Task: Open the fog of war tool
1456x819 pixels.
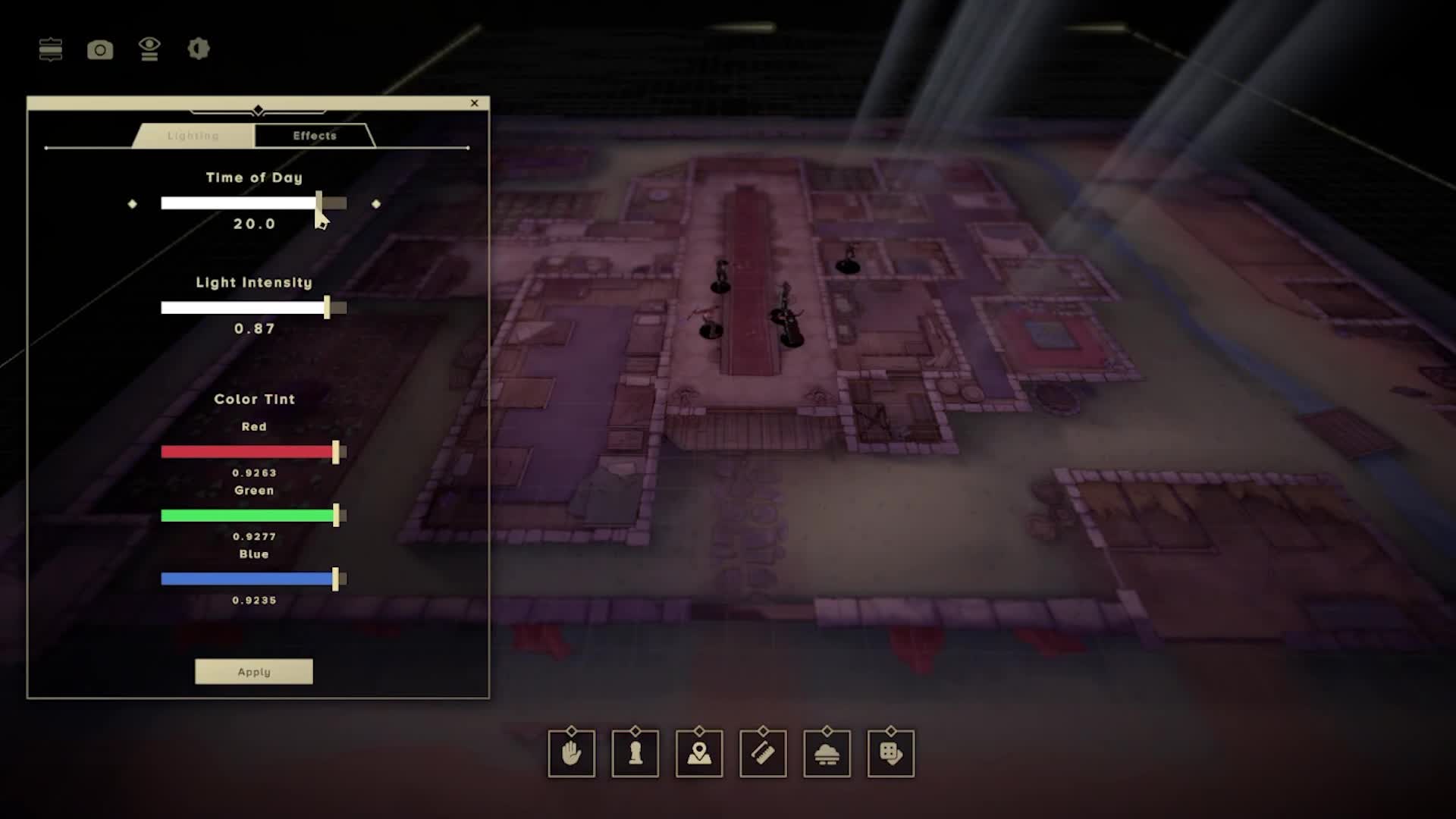Action: 827,753
